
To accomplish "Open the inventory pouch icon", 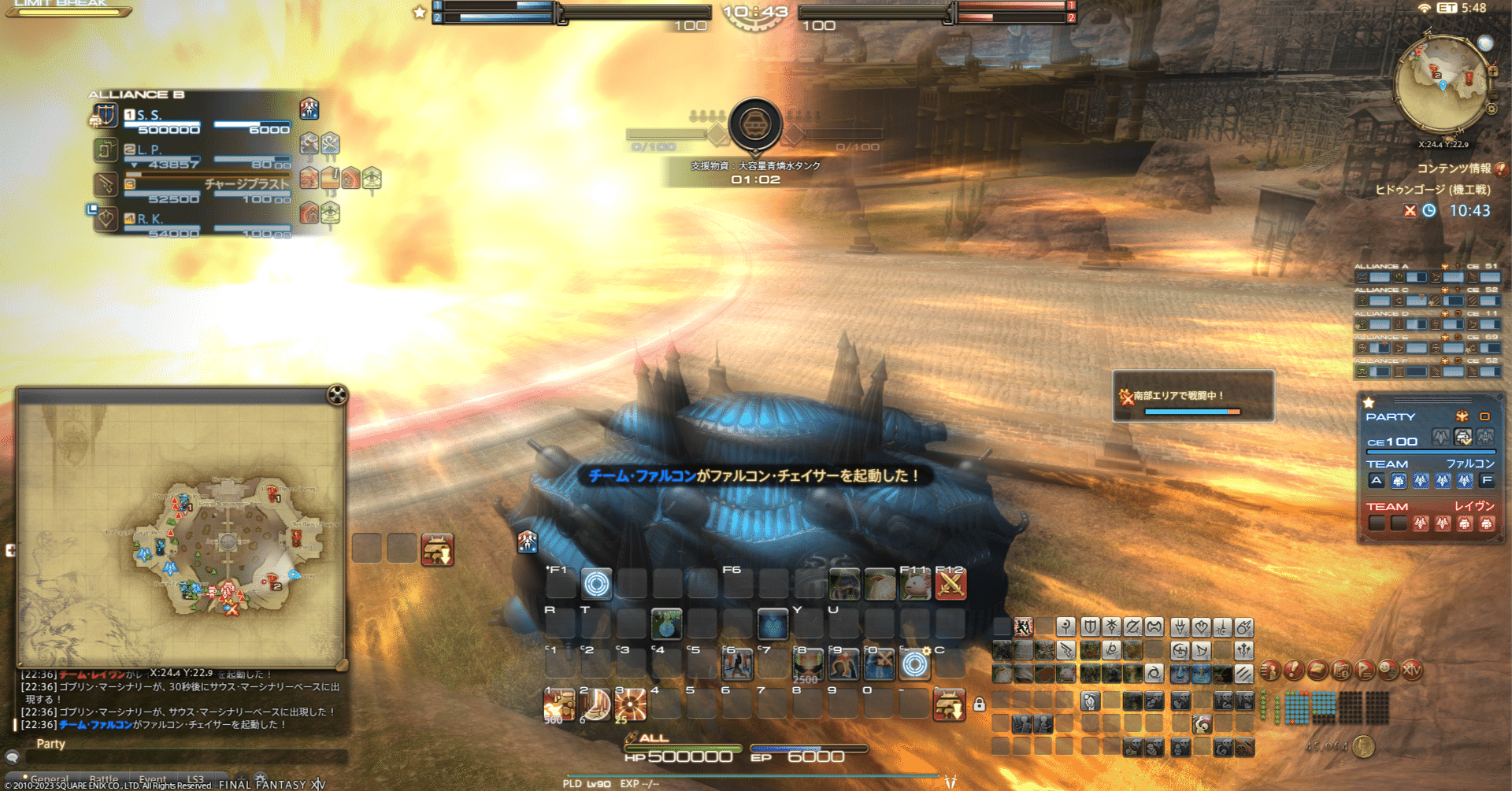I will pos(1316,670).
